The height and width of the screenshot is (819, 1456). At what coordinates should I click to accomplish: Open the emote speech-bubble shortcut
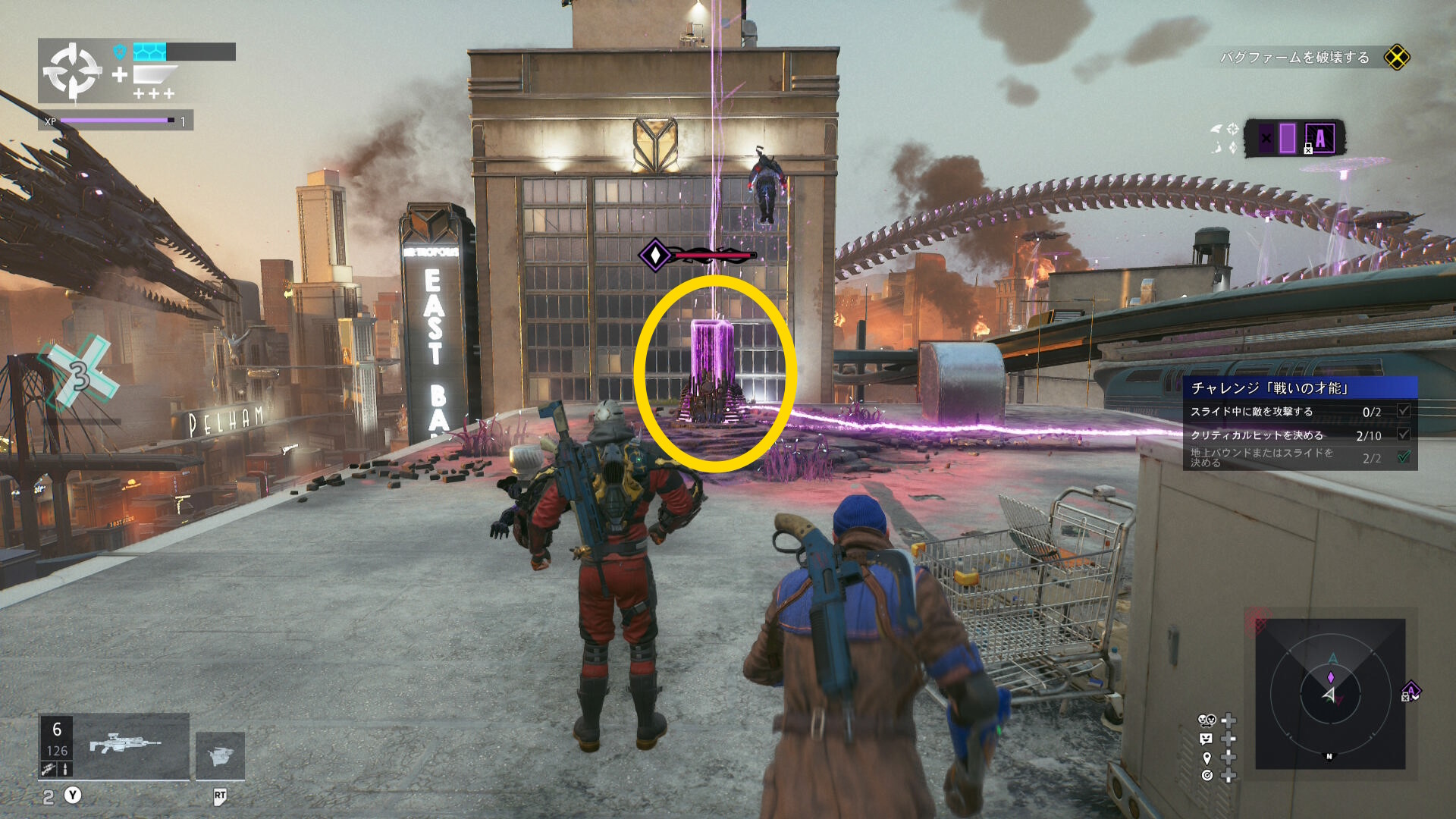(1207, 739)
